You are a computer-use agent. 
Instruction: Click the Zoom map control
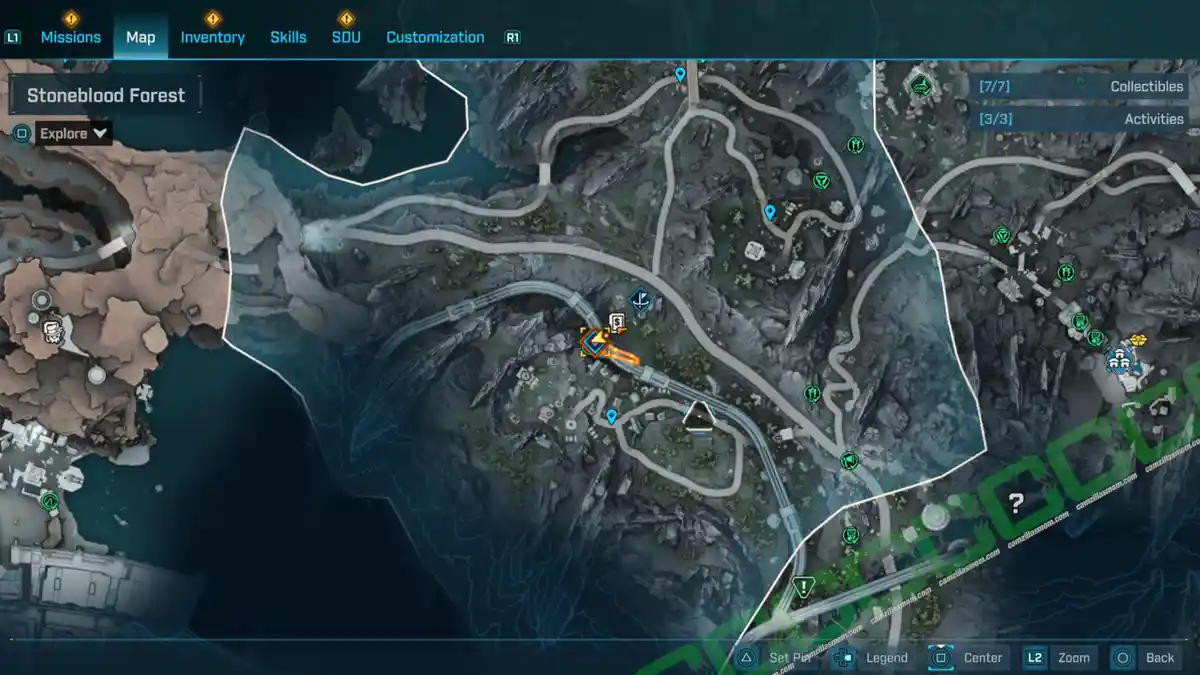coord(1062,657)
